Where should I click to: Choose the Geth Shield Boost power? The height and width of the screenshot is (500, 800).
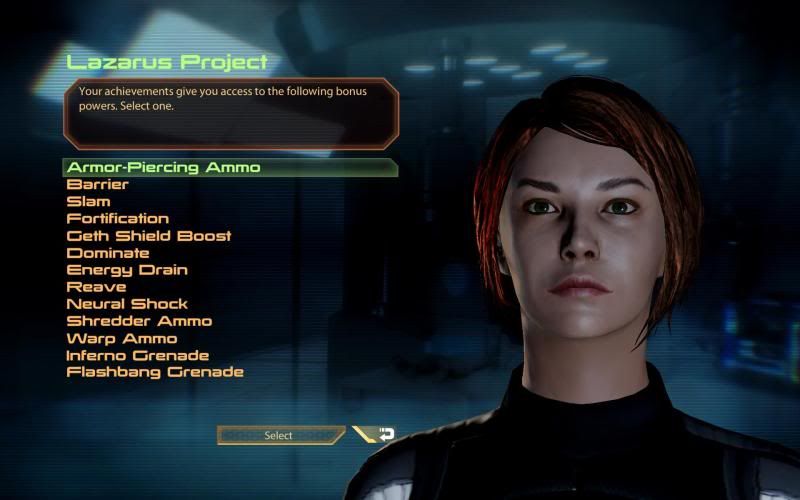click(149, 236)
